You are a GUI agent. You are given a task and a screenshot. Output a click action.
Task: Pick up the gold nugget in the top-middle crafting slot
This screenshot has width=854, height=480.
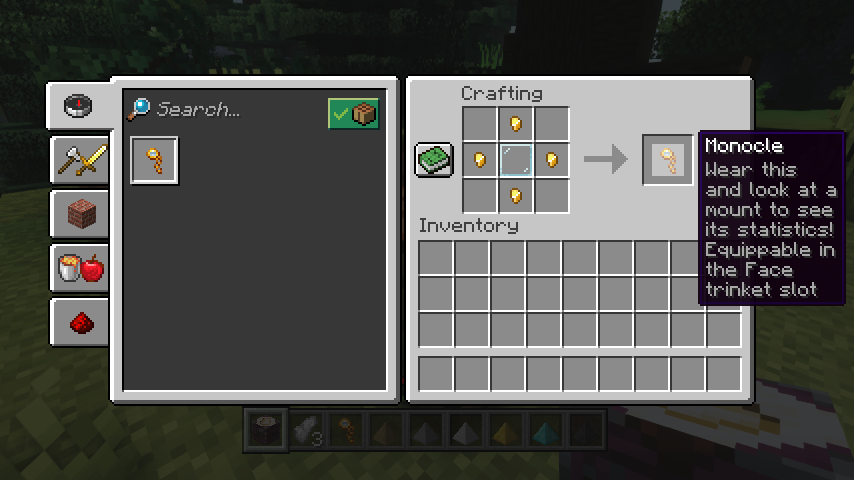tap(516, 124)
